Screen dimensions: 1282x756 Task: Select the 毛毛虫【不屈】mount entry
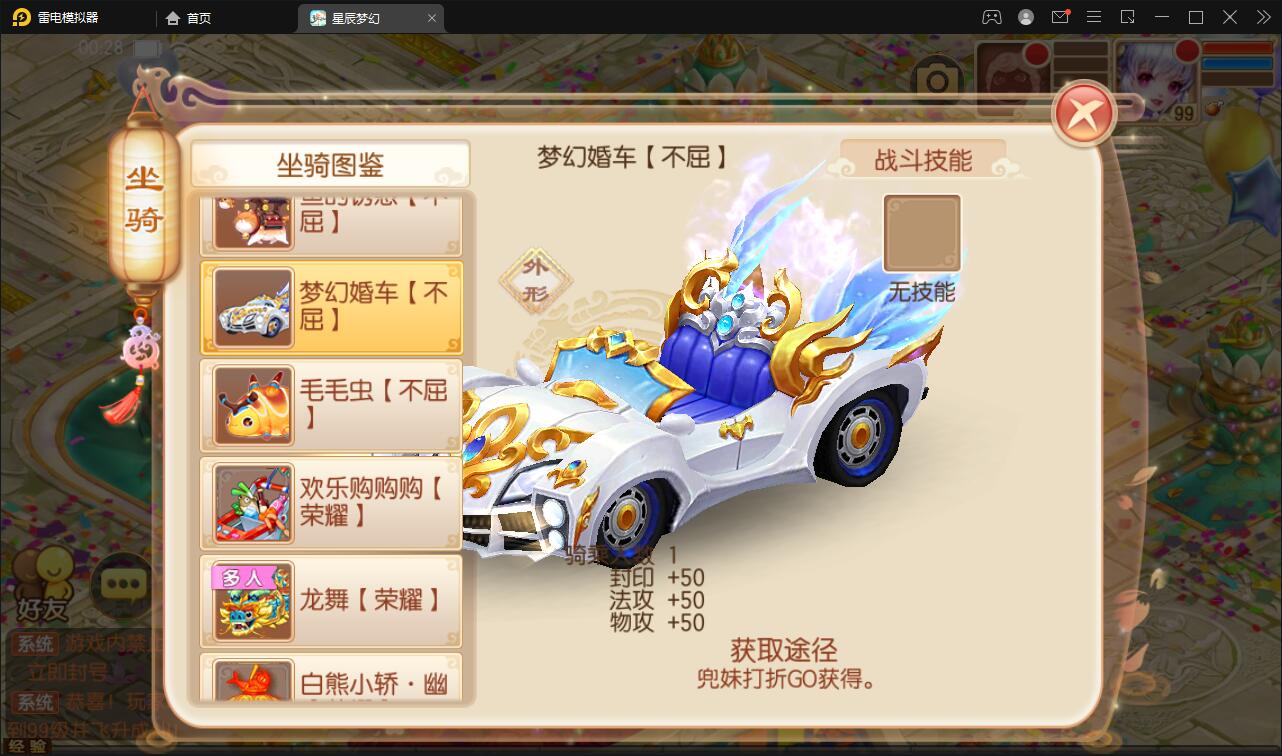331,406
